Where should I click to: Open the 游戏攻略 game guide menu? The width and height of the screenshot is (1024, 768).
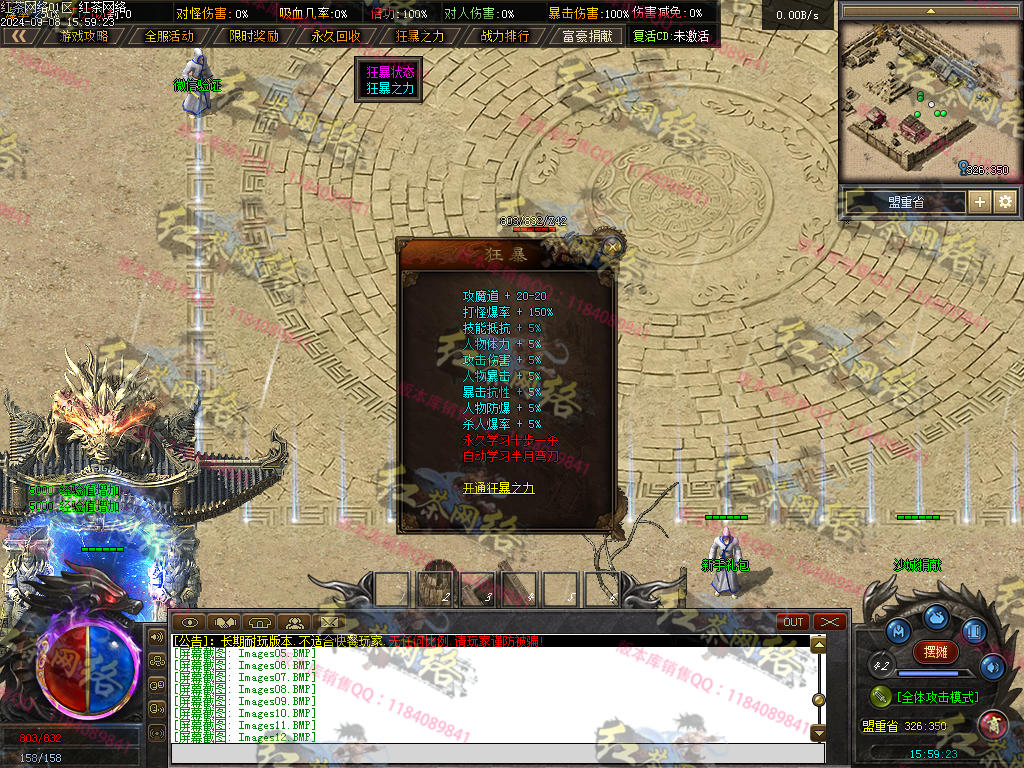pyautogui.click(x=85, y=36)
